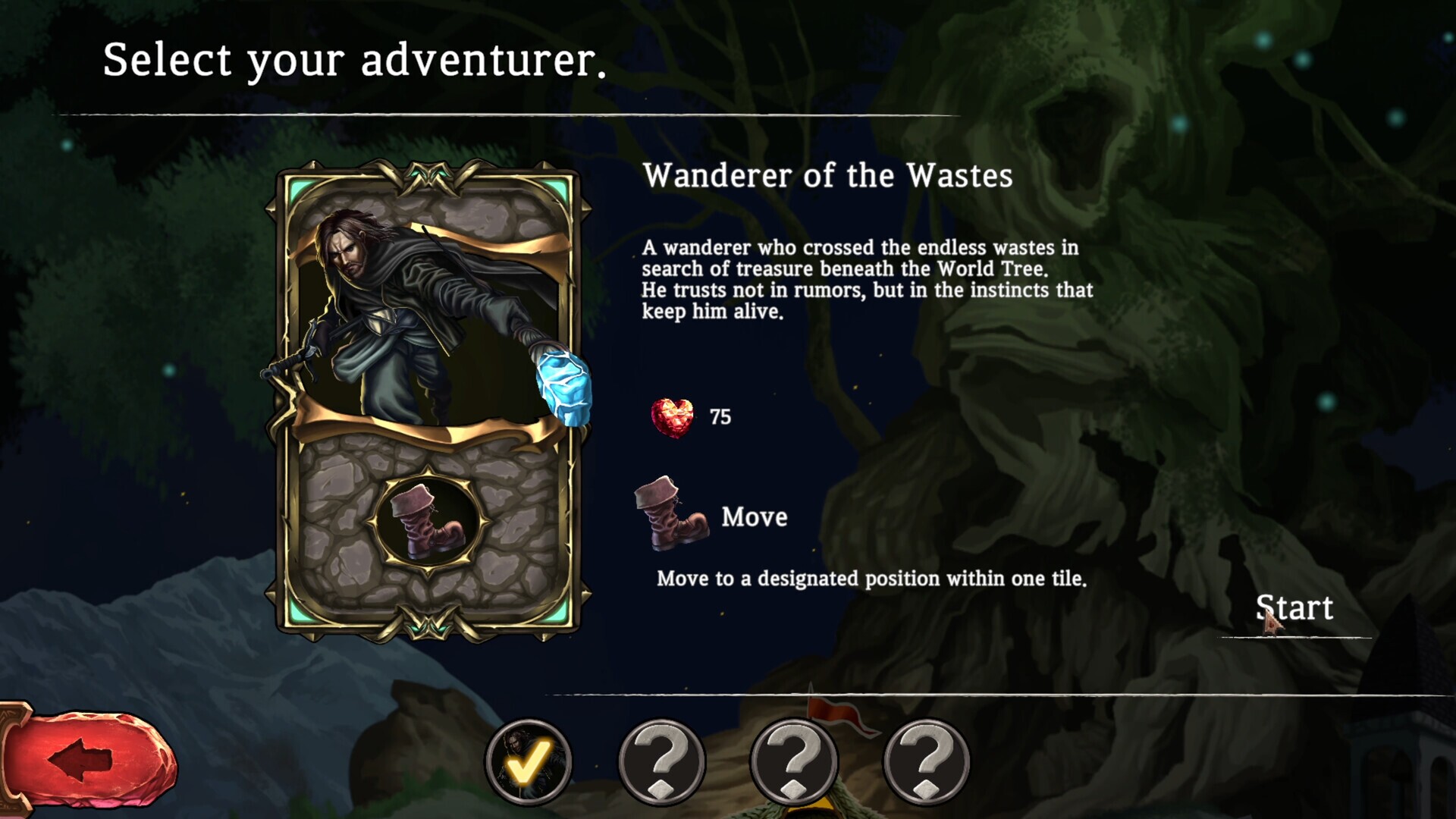Go back with the red arrow button
The height and width of the screenshot is (819, 1456).
(x=87, y=759)
